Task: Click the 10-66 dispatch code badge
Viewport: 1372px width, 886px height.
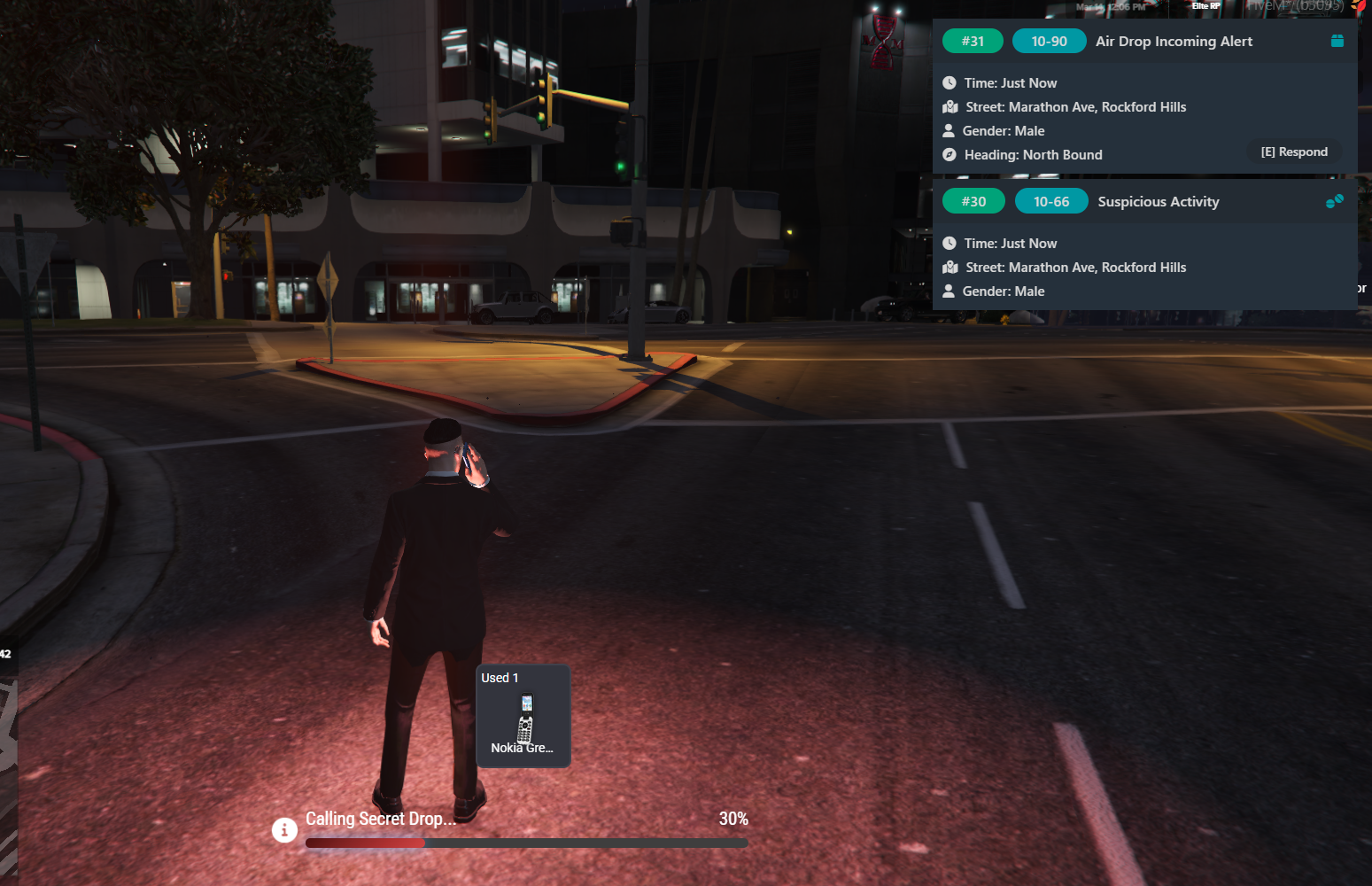Action: (1050, 202)
